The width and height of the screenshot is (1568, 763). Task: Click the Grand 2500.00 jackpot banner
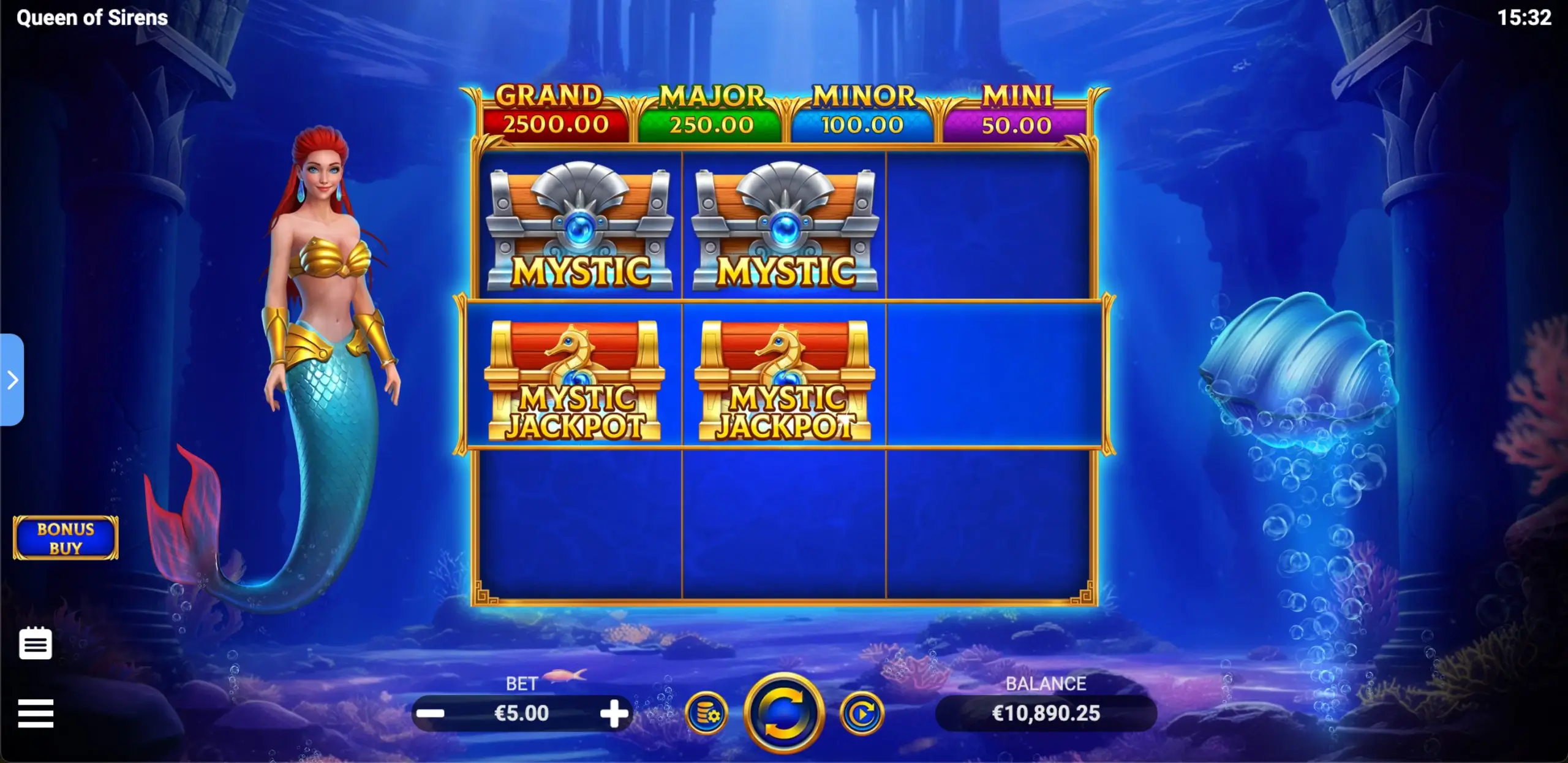click(556, 110)
